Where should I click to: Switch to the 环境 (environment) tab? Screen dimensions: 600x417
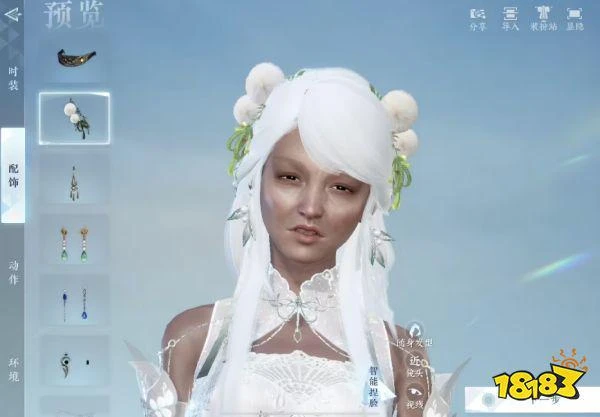[x=13, y=368]
